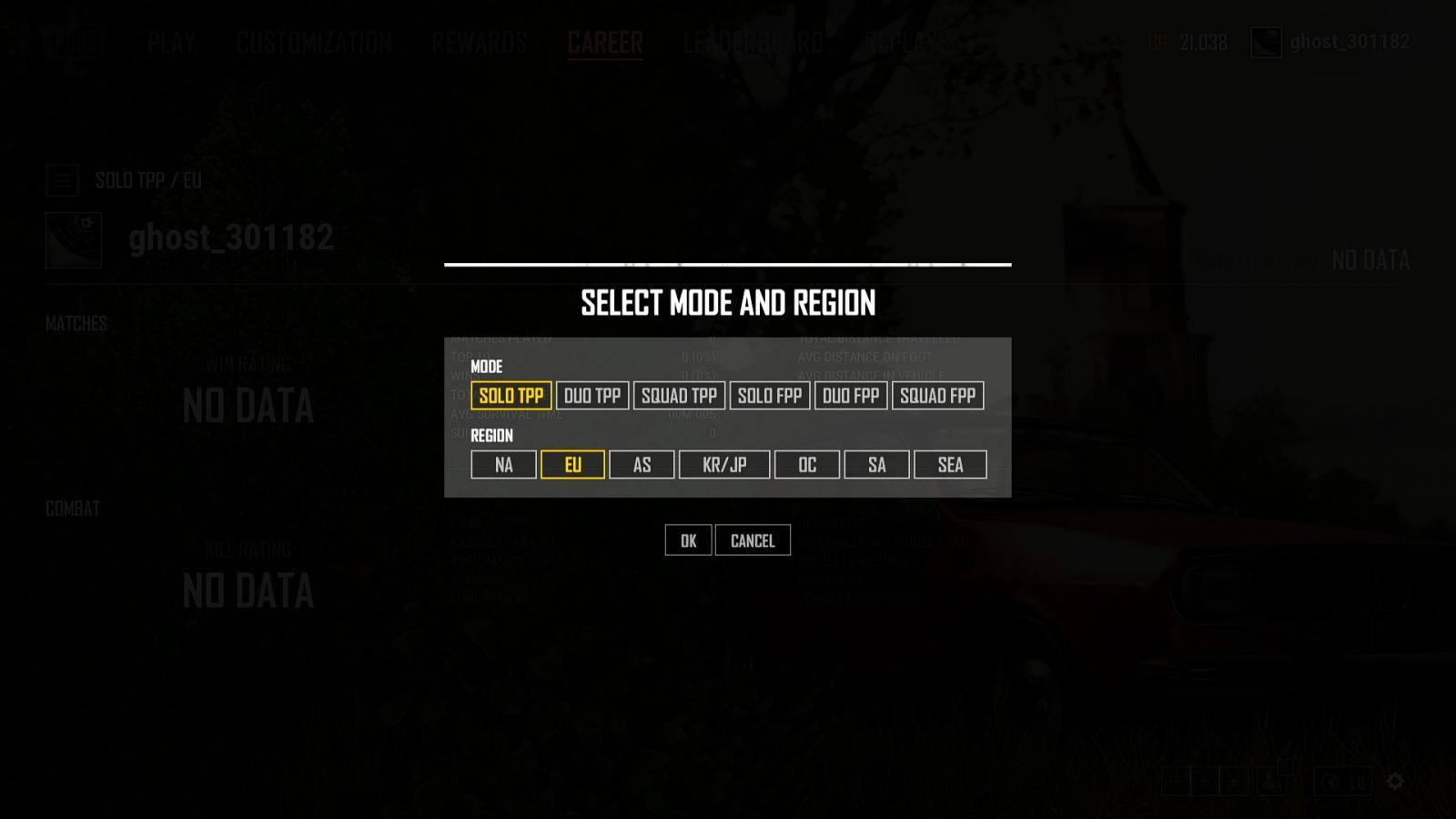Switch region to AS
The image size is (1456, 819).
pos(642,465)
